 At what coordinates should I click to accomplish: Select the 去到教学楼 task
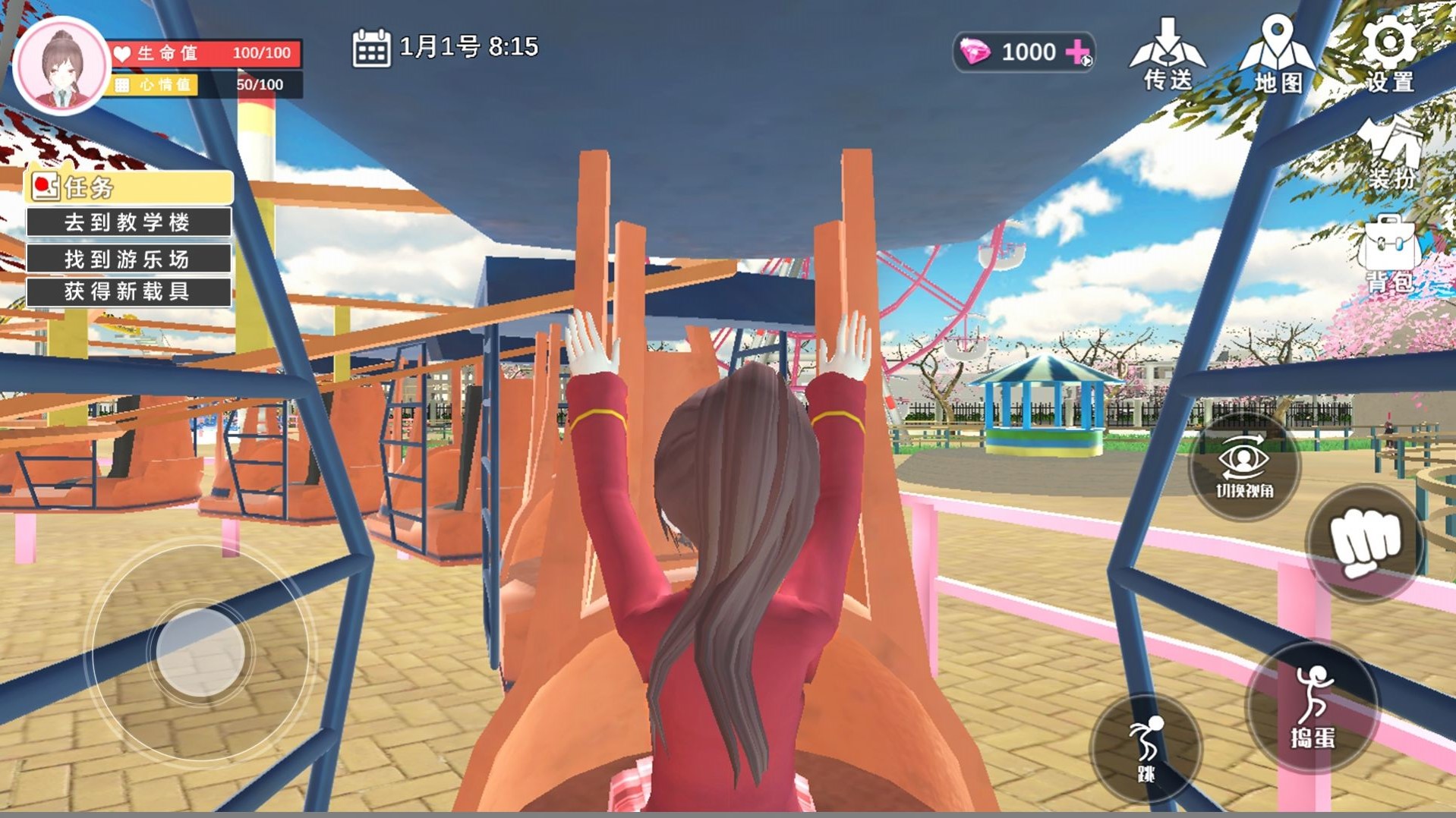click(x=128, y=222)
